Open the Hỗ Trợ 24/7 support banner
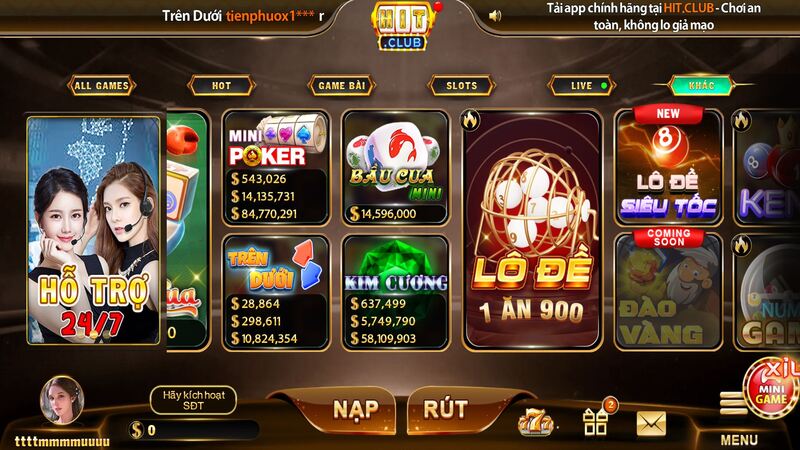The image size is (800, 450). (x=94, y=230)
